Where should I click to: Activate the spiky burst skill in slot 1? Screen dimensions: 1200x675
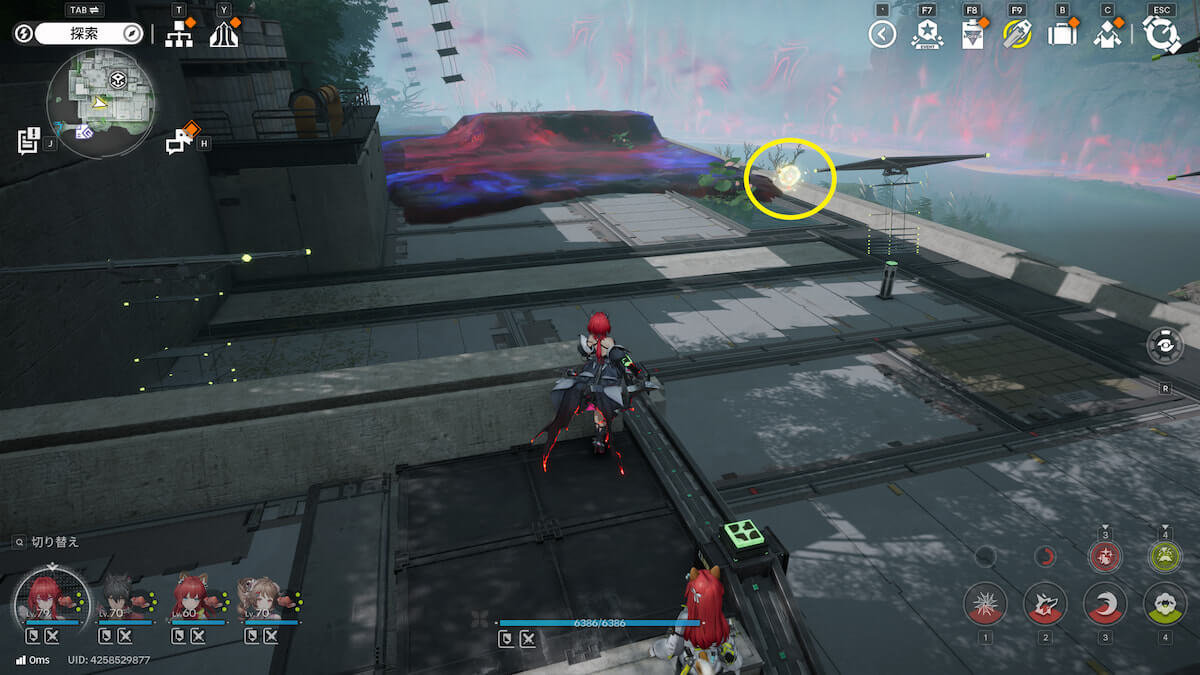985,604
